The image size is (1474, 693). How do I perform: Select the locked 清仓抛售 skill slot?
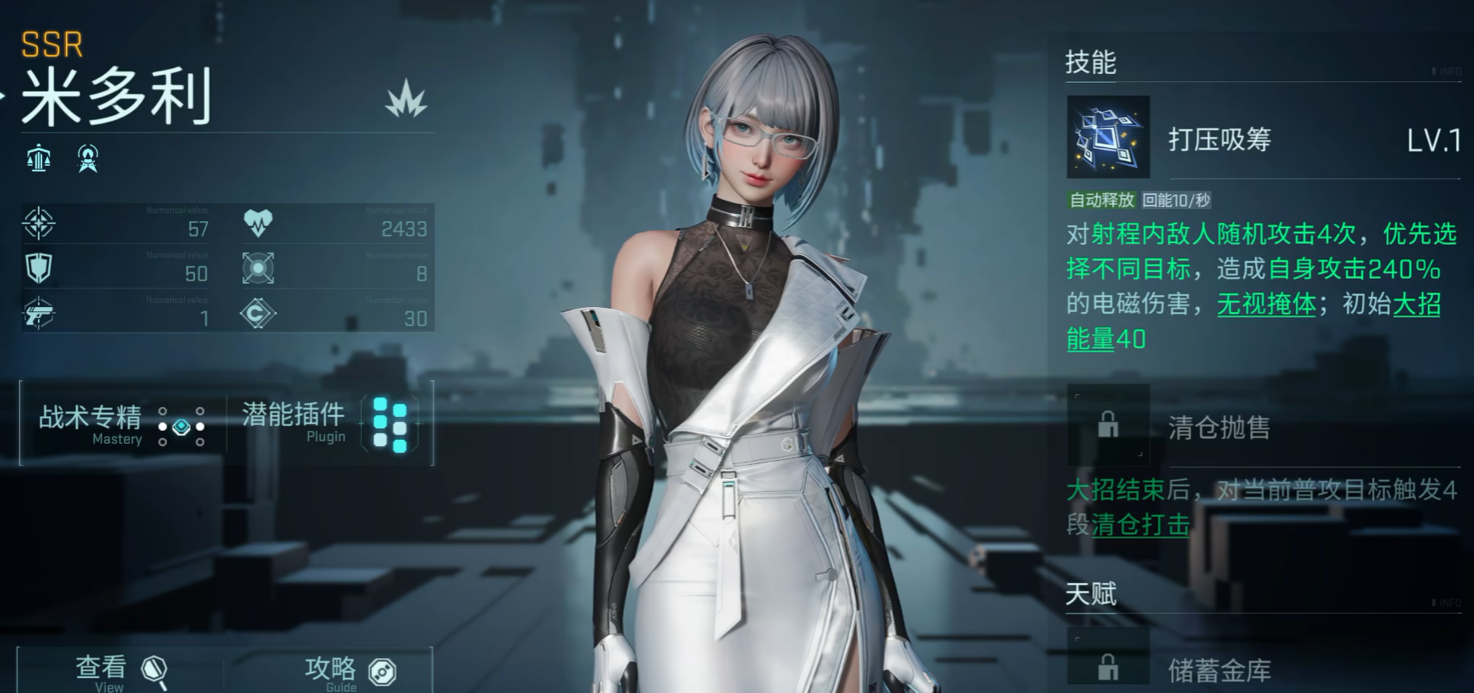1108,426
